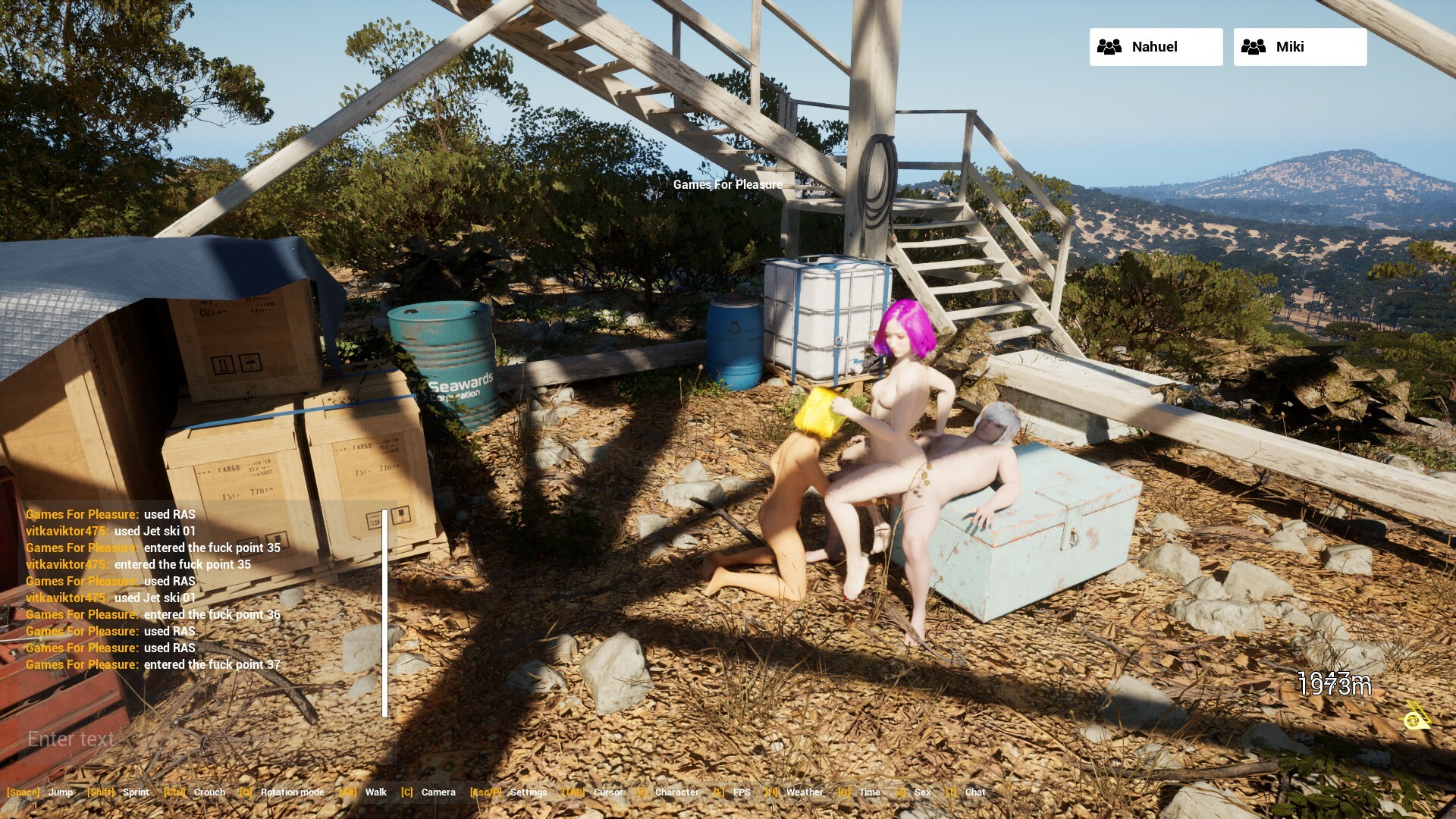Toggle the FPS counter display
This screenshot has width=1456, height=819.
(741, 792)
